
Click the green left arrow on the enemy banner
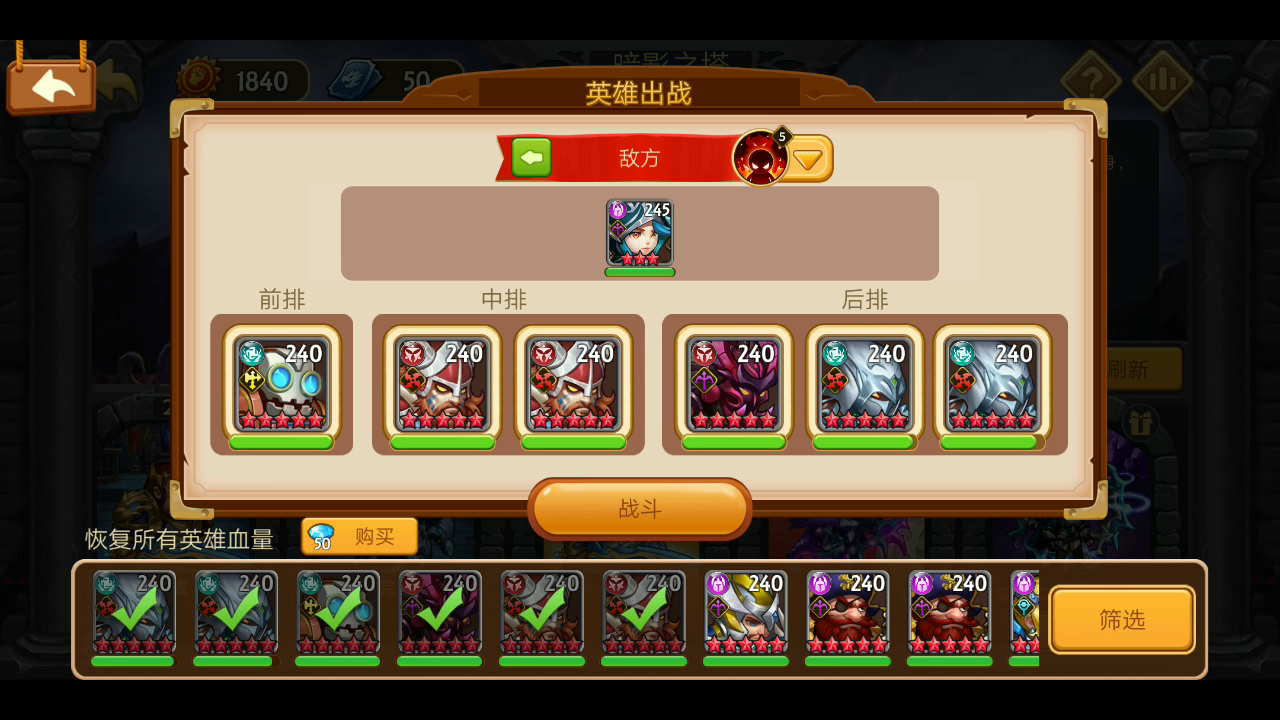click(531, 157)
